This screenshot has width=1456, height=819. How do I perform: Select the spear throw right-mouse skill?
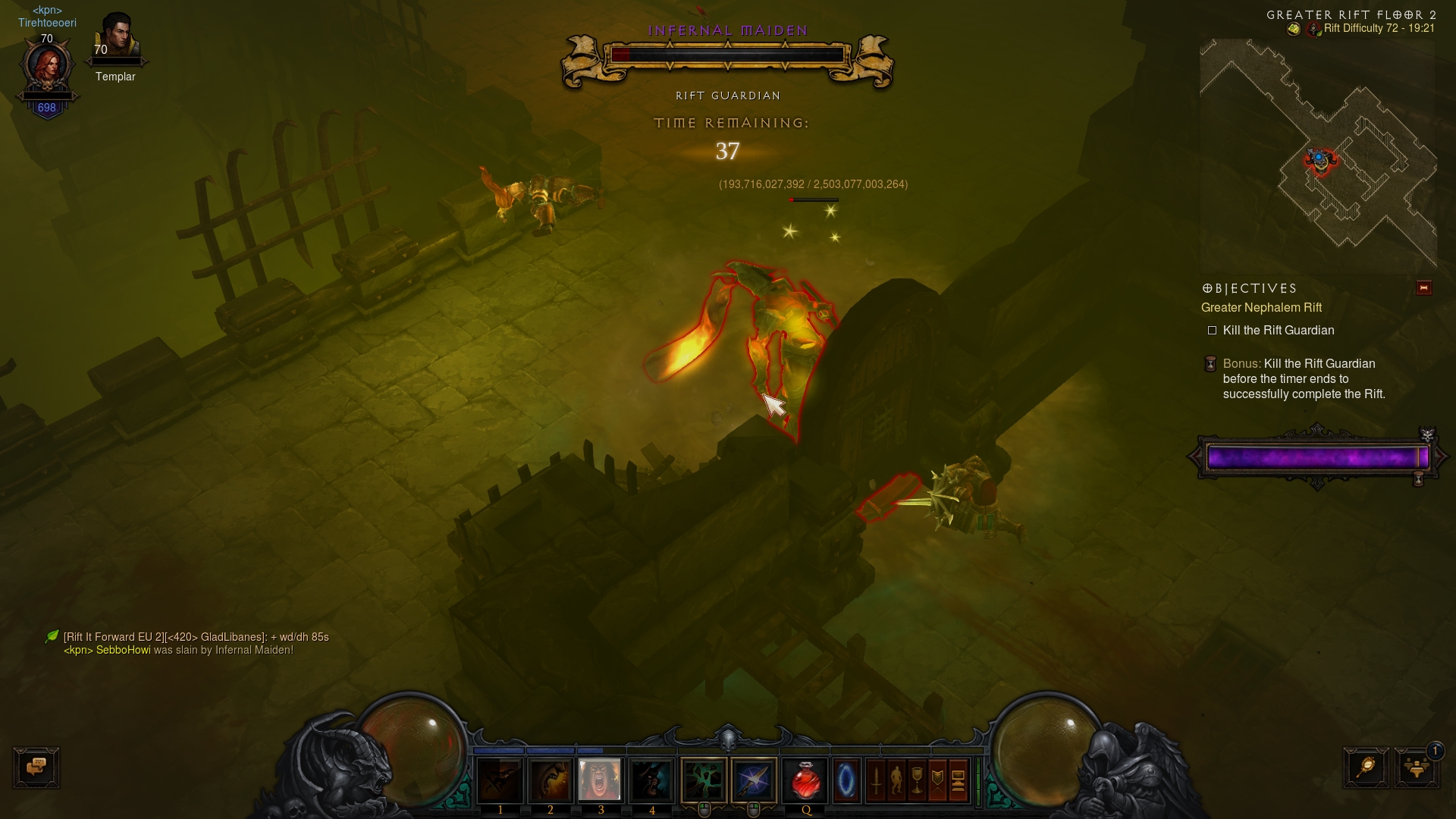(754, 780)
